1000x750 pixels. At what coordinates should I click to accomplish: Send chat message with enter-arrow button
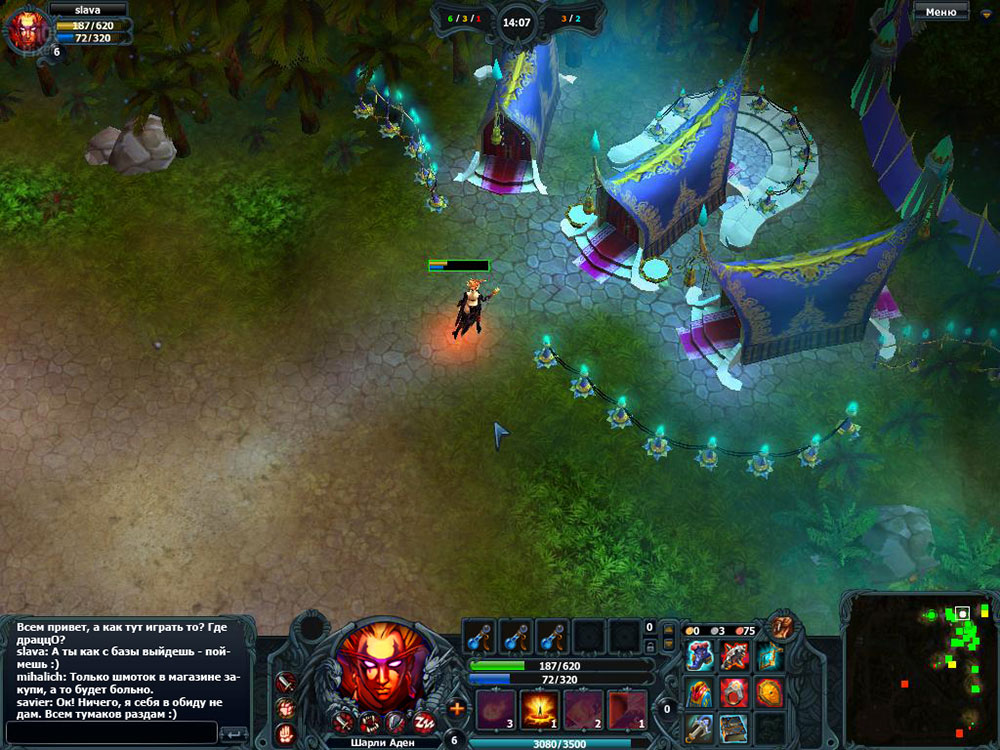coord(232,733)
